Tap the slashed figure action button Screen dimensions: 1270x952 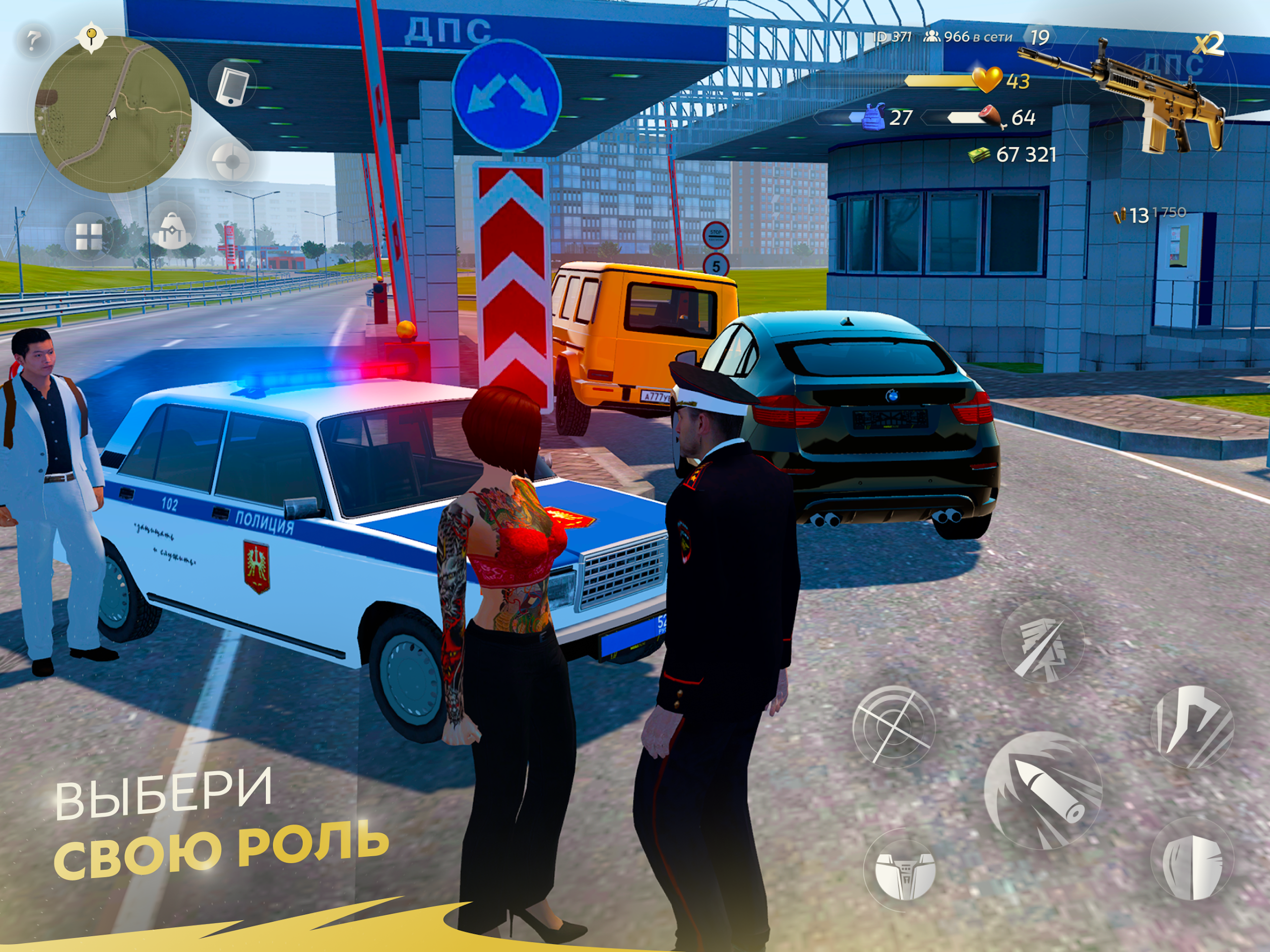point(1041,642)
